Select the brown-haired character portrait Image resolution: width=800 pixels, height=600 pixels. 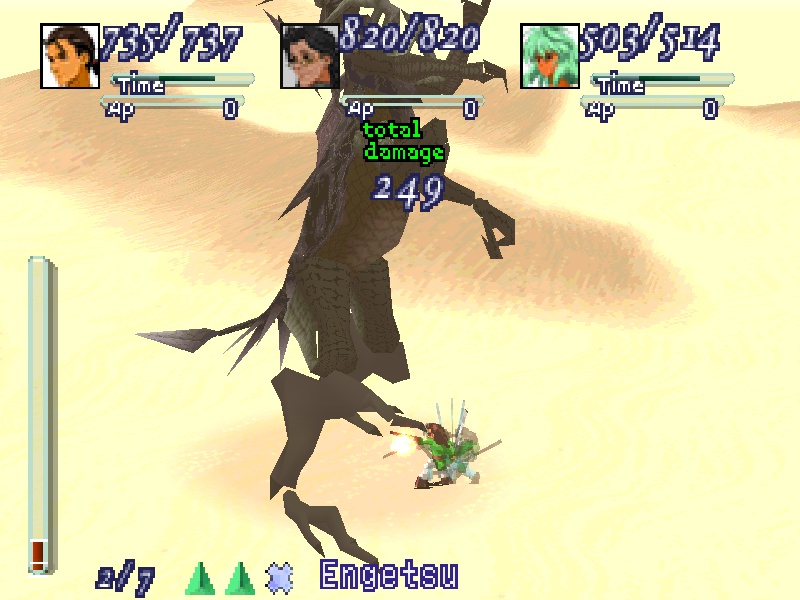click(70, 56)
